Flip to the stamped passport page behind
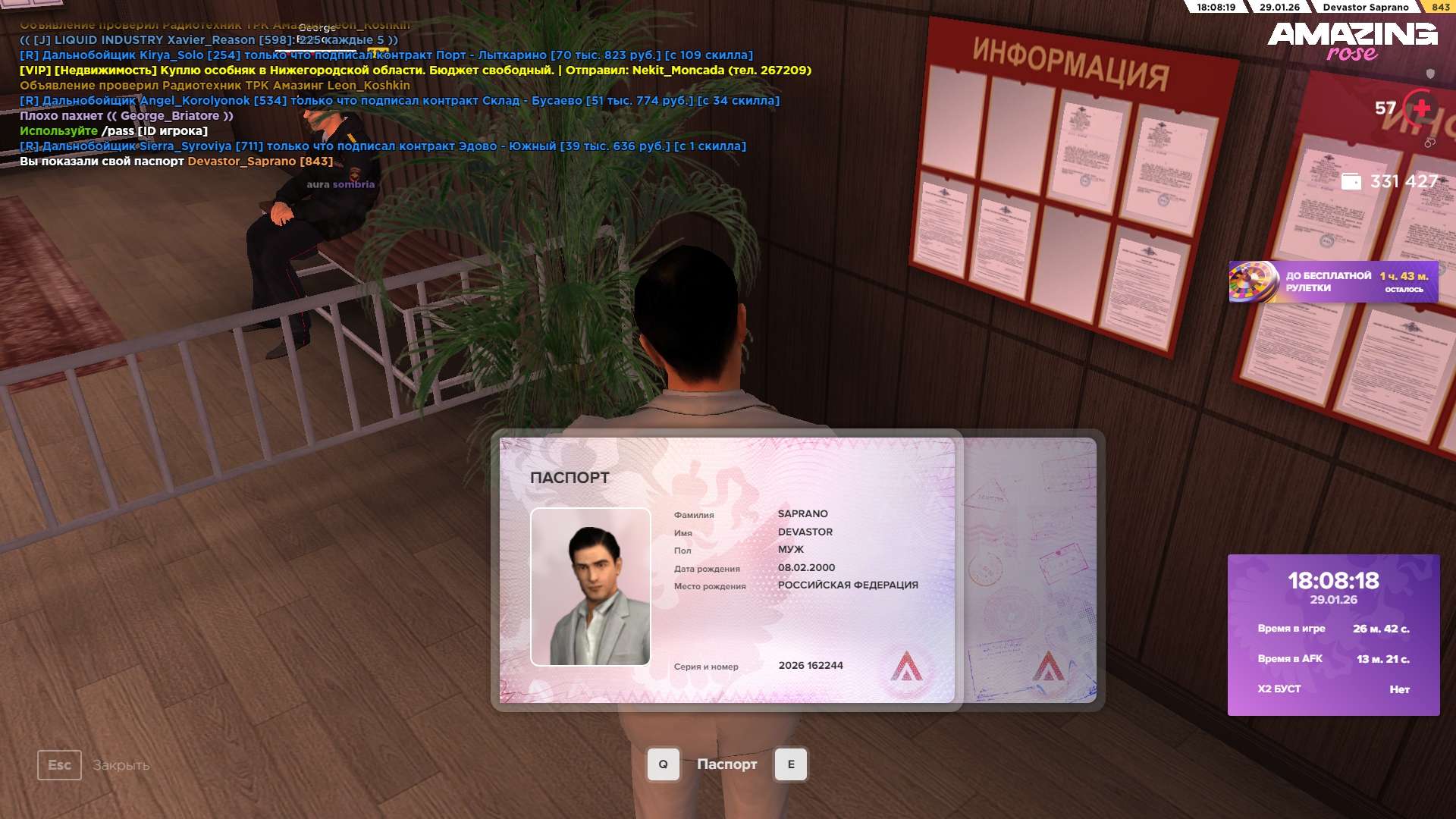 point(1030,570)
